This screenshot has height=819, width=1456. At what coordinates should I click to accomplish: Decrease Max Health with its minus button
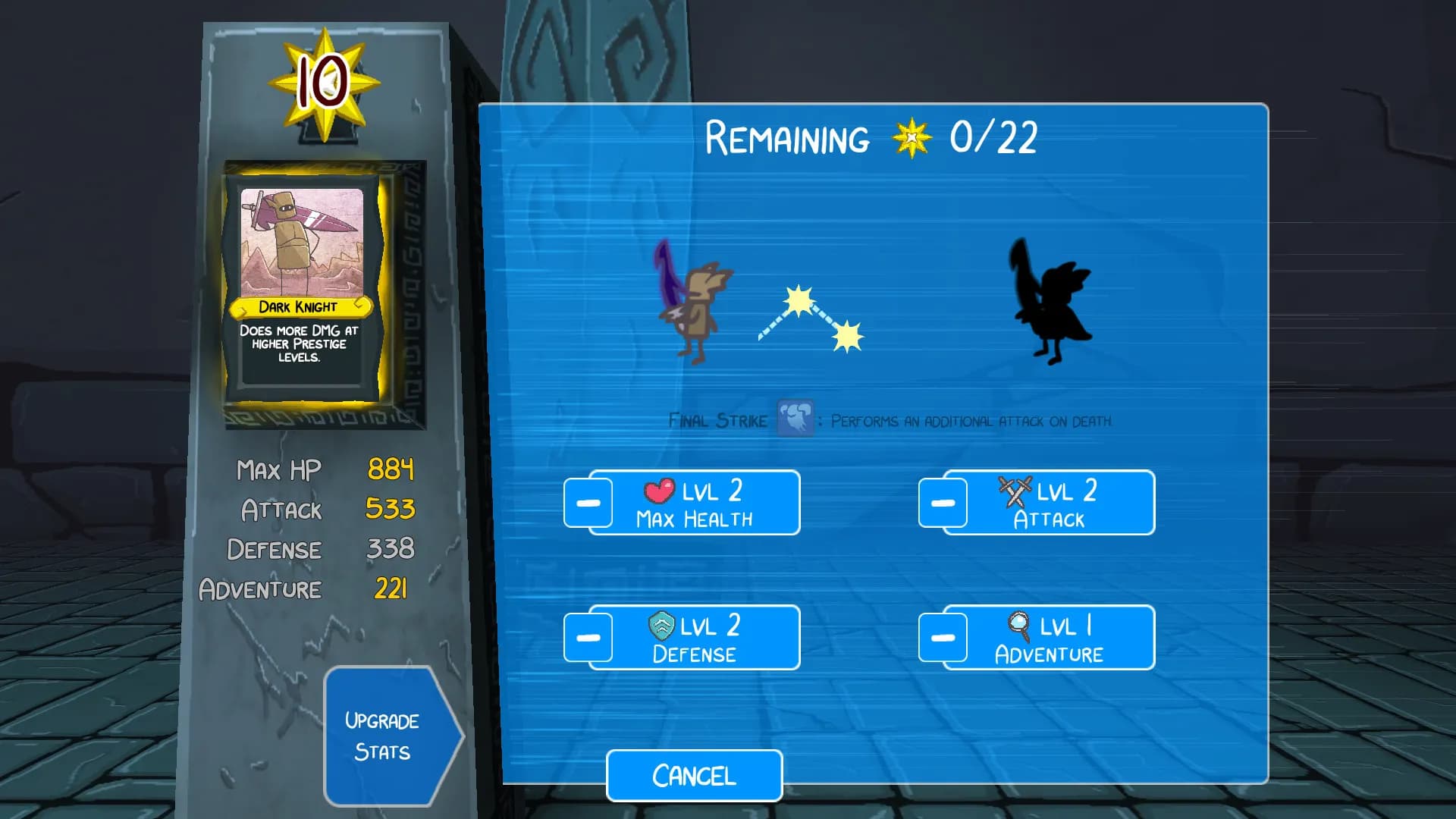[588, 502]
